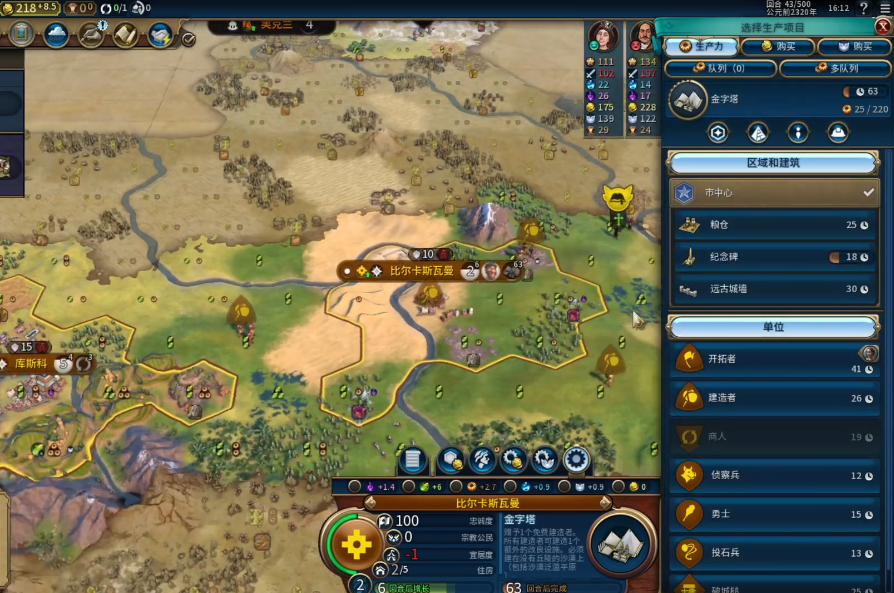Click the 比尔卡斯瓦曼 city banner
The image size is (894, 593).
pos(420,271)
